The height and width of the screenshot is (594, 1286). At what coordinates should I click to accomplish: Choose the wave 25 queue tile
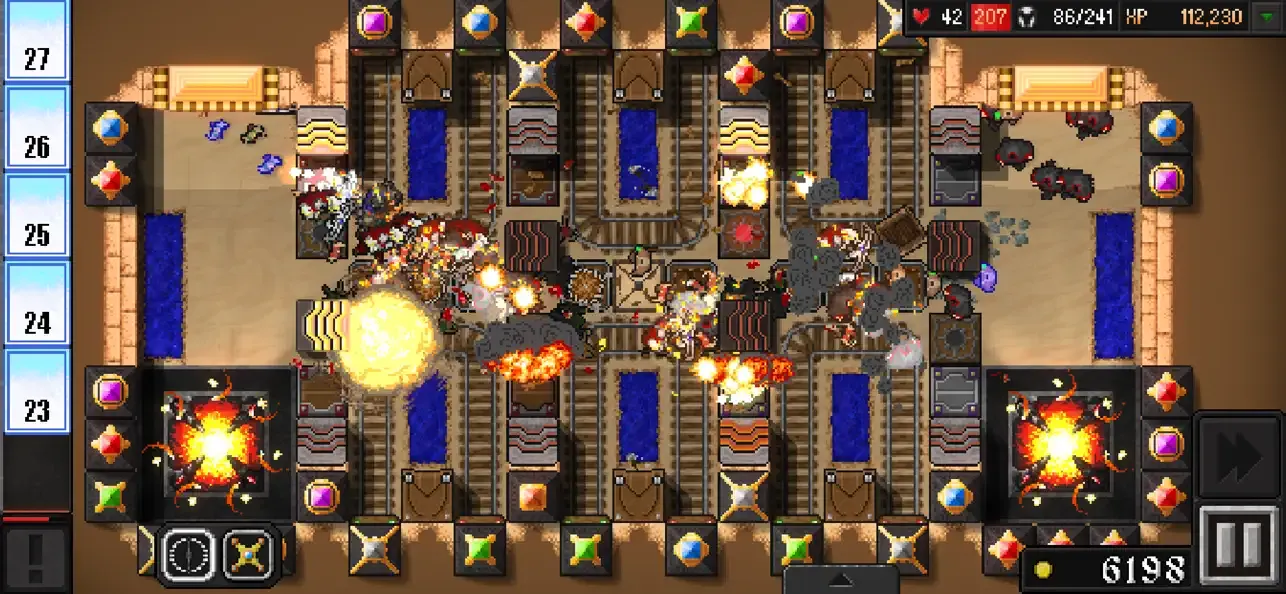[37, 216]
